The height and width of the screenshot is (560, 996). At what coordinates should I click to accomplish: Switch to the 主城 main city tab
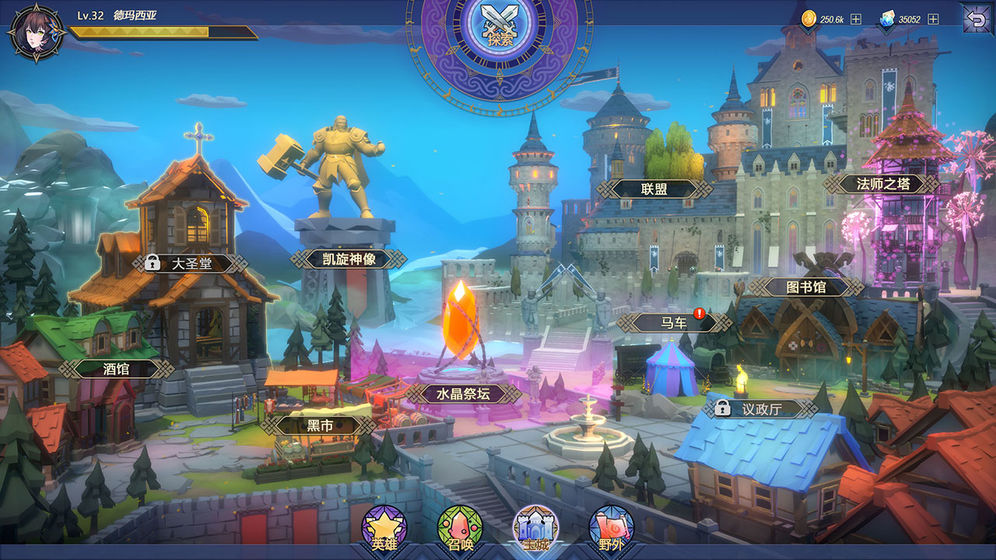[x=534, y=530]
